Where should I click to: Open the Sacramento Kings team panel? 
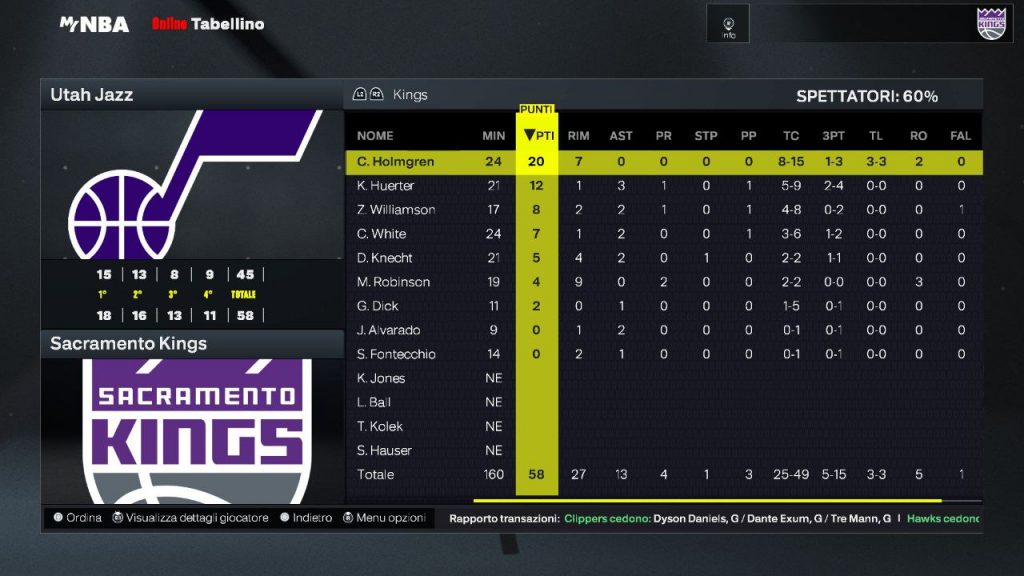point(192,344)
